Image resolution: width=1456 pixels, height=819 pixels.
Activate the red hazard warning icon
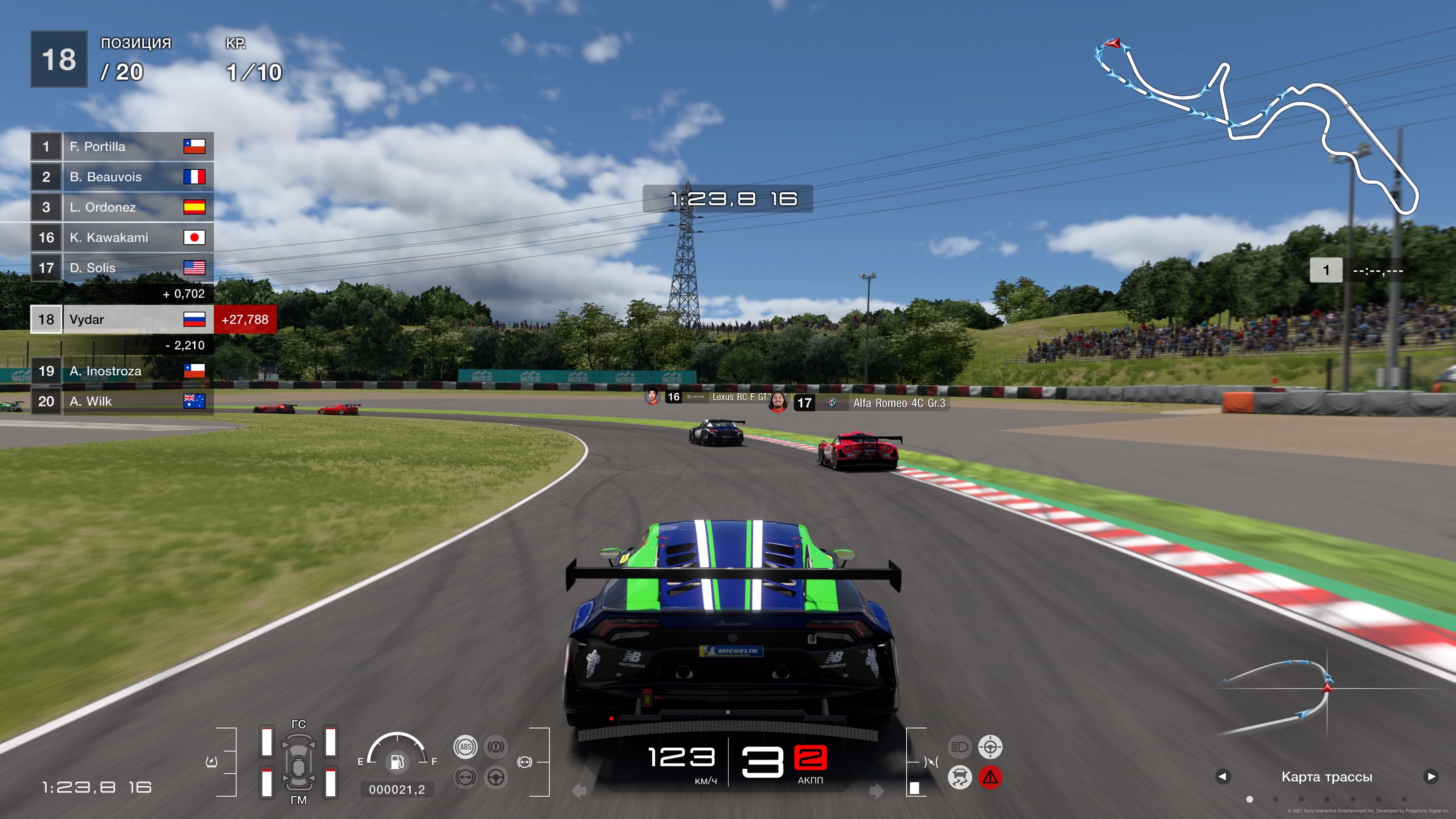pyautogui.click(x=990, y=777)
